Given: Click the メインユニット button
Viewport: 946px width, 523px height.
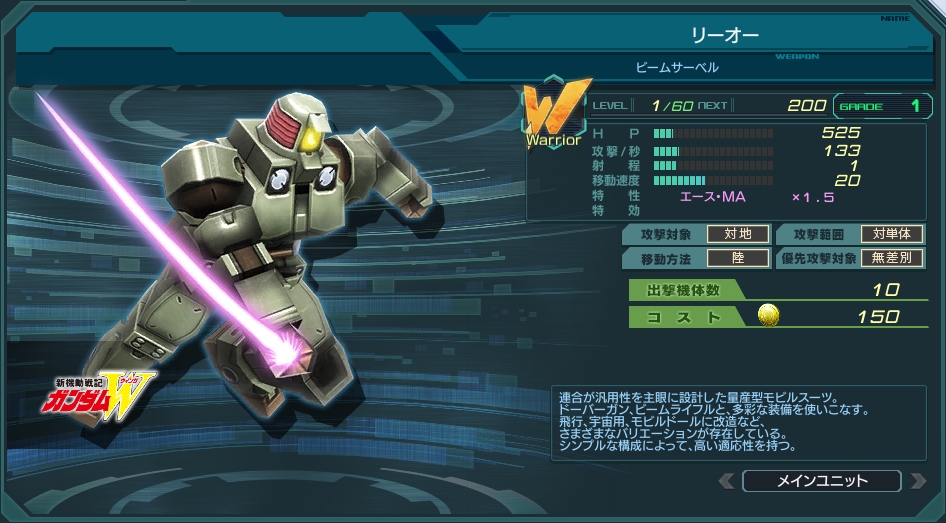Looking at the screenshot, I should coord(821,481).
